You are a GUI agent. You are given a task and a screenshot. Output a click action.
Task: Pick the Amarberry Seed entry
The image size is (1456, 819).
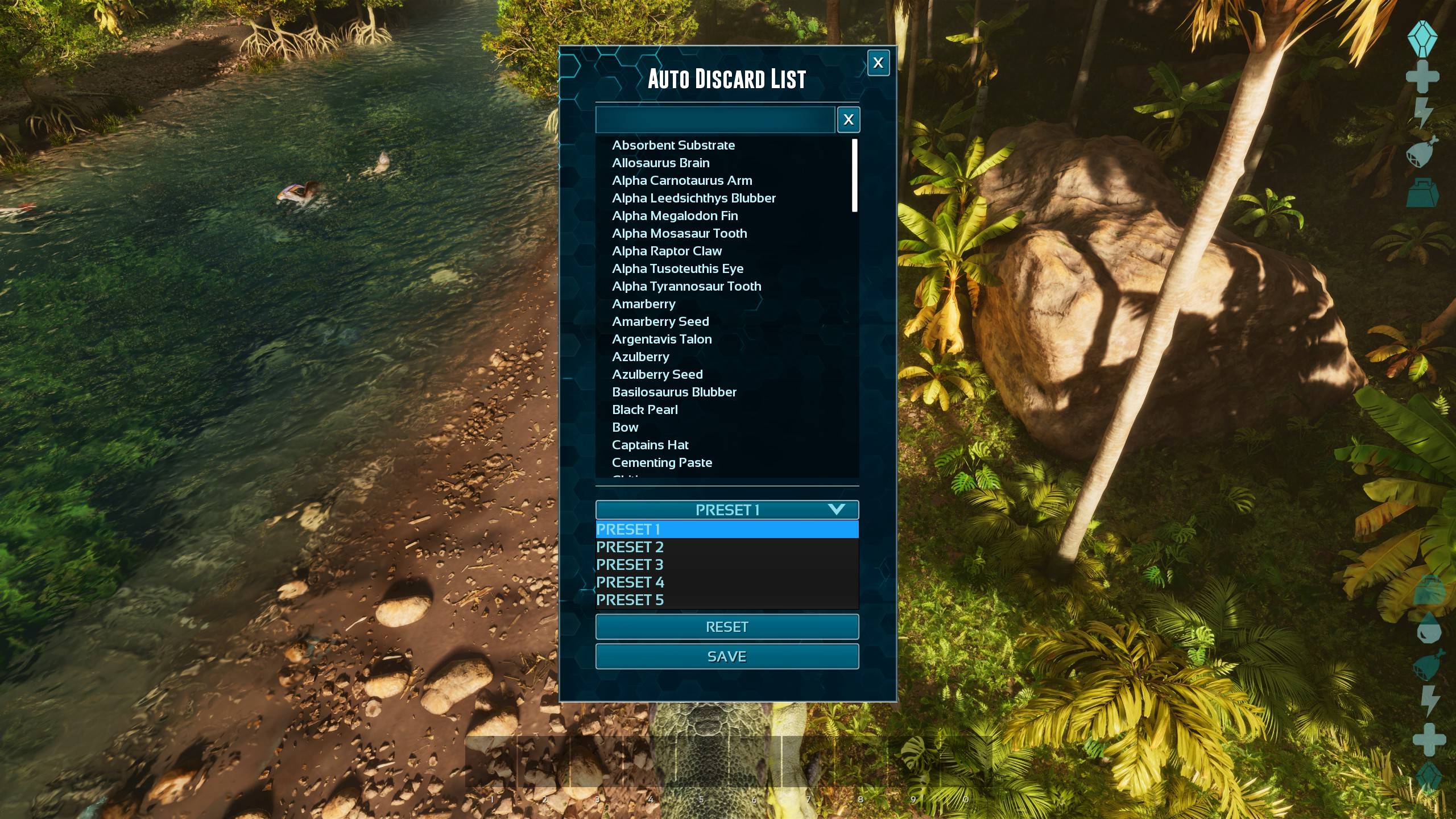660,321
